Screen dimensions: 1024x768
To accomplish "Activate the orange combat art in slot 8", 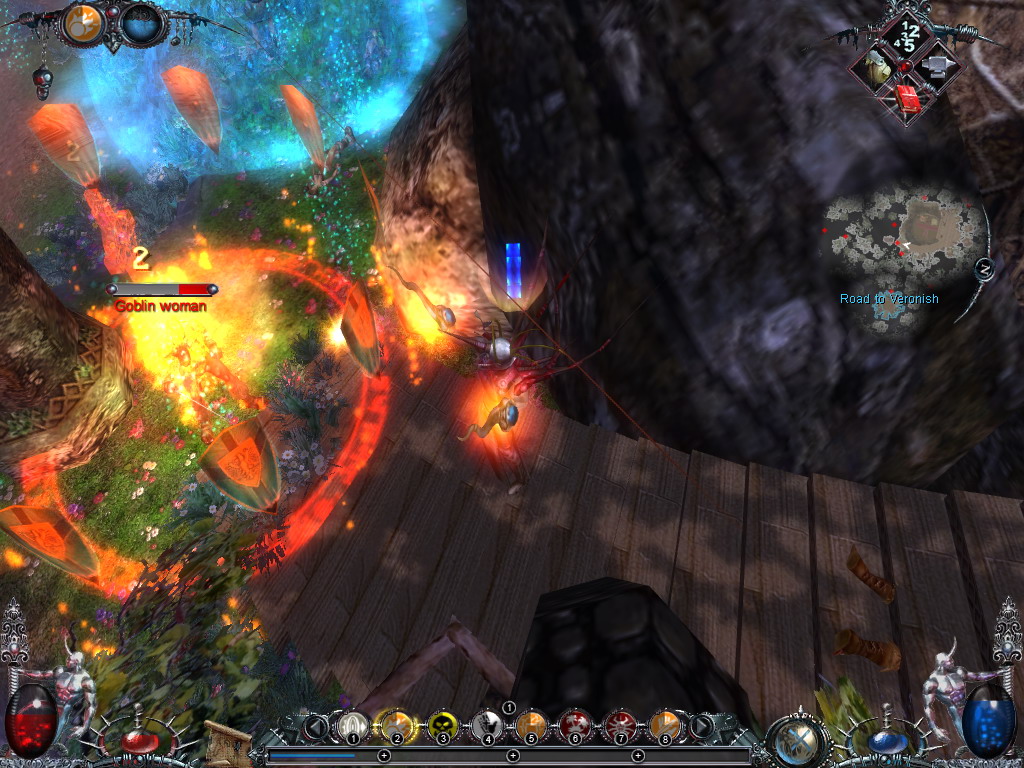I will pyautogui.click(x=664, y=724).
